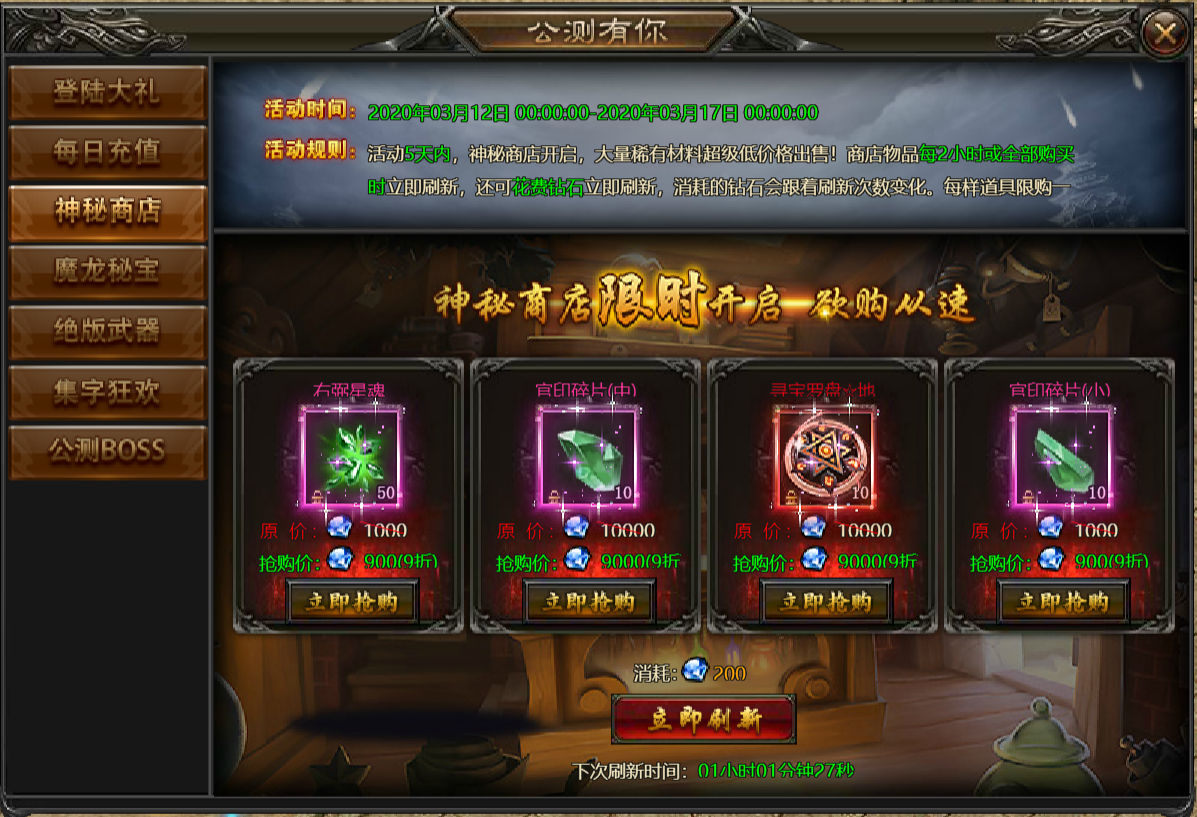Show the 绝版武器 tab
The height and width of the screenshot is (817, 1197).
coord(107,331)
